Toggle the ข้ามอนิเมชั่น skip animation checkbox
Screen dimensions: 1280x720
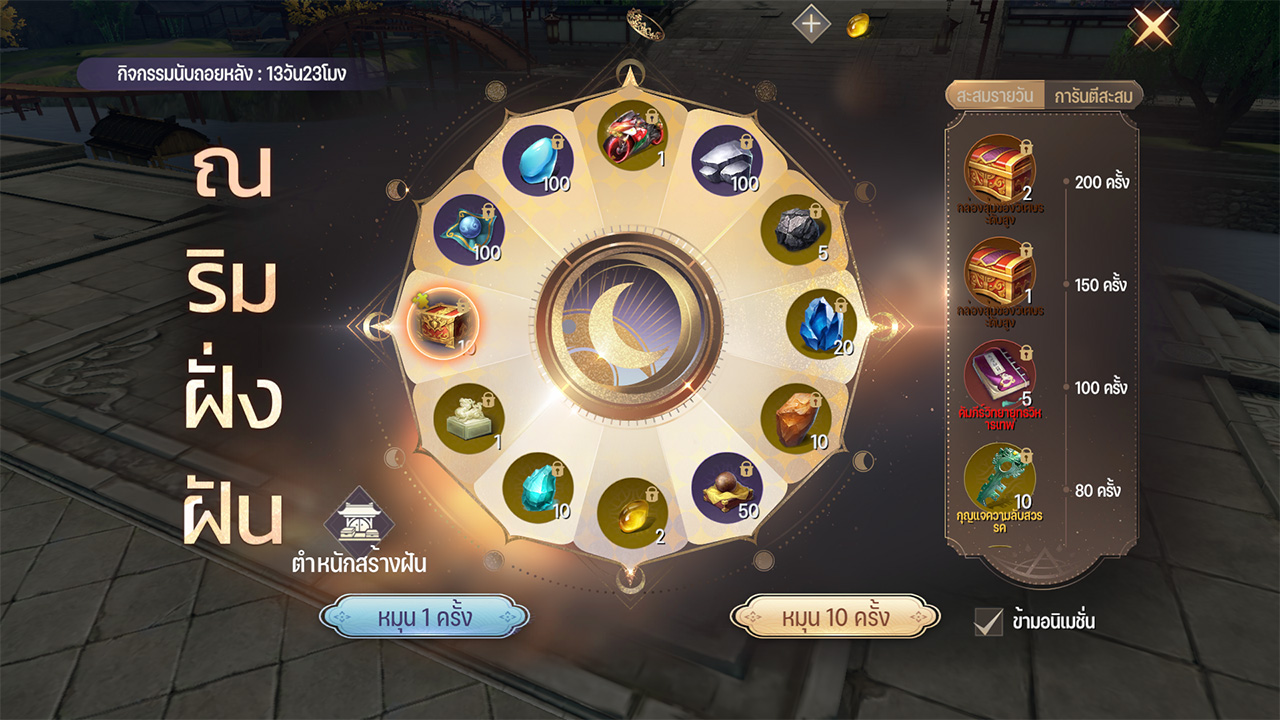tap(988, 621)
